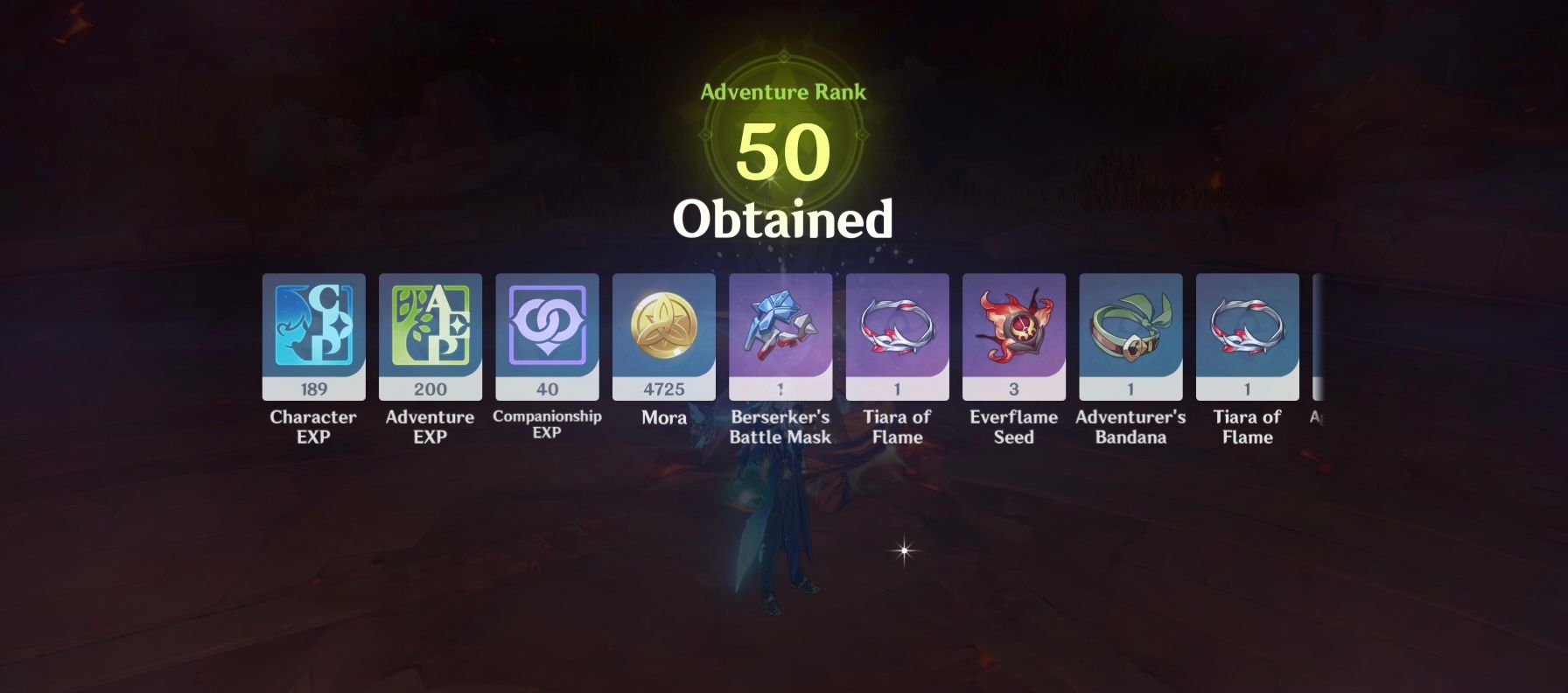This screenshot has width=1568, height=693.
Task: Click the Adventure EXP value 200
Action: (x=429, y=389)
